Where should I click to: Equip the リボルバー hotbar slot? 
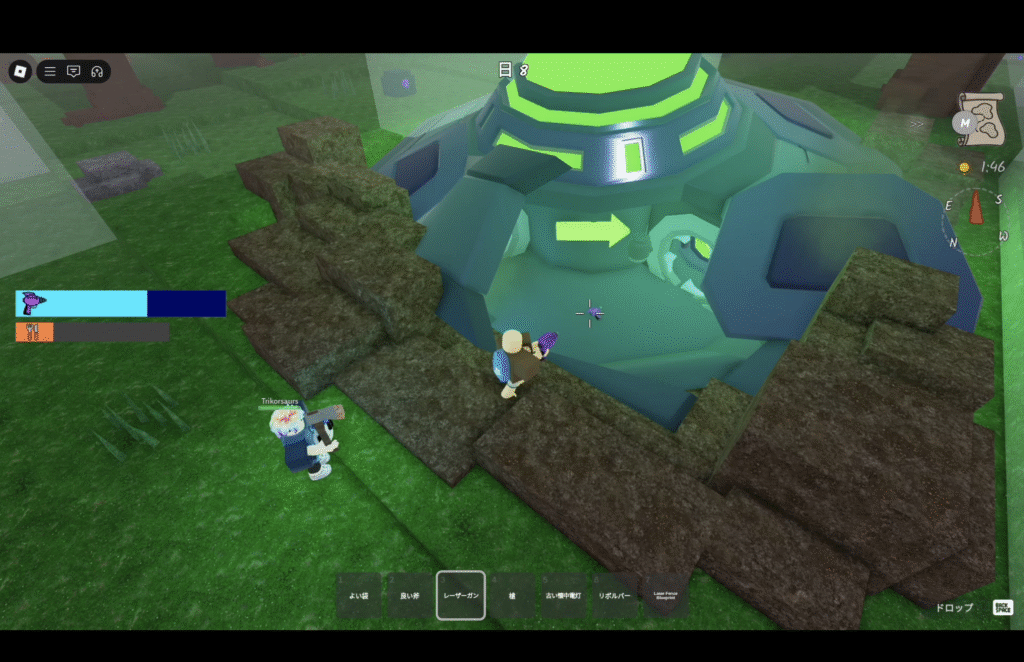pos(614,595)
